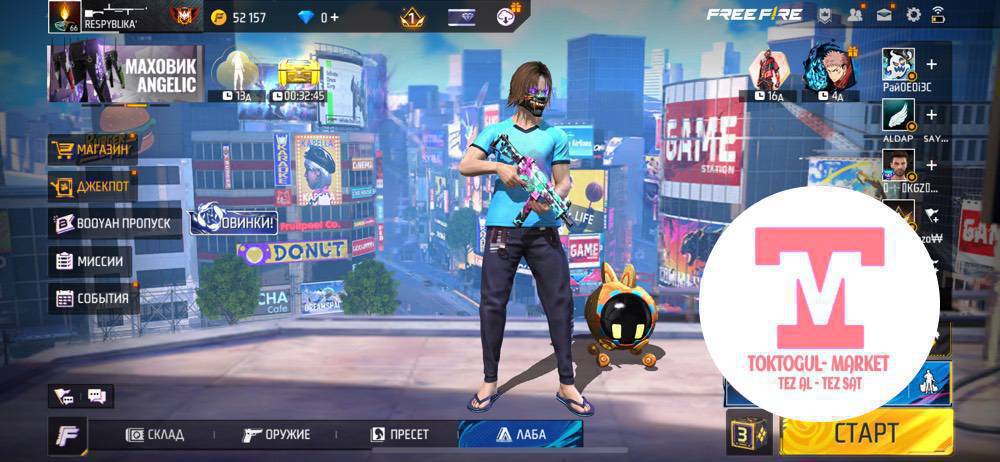Open the Booyah Пропуск pass
The height and width of the screenshot is (462, 1000).
click(x=114, y=223)
